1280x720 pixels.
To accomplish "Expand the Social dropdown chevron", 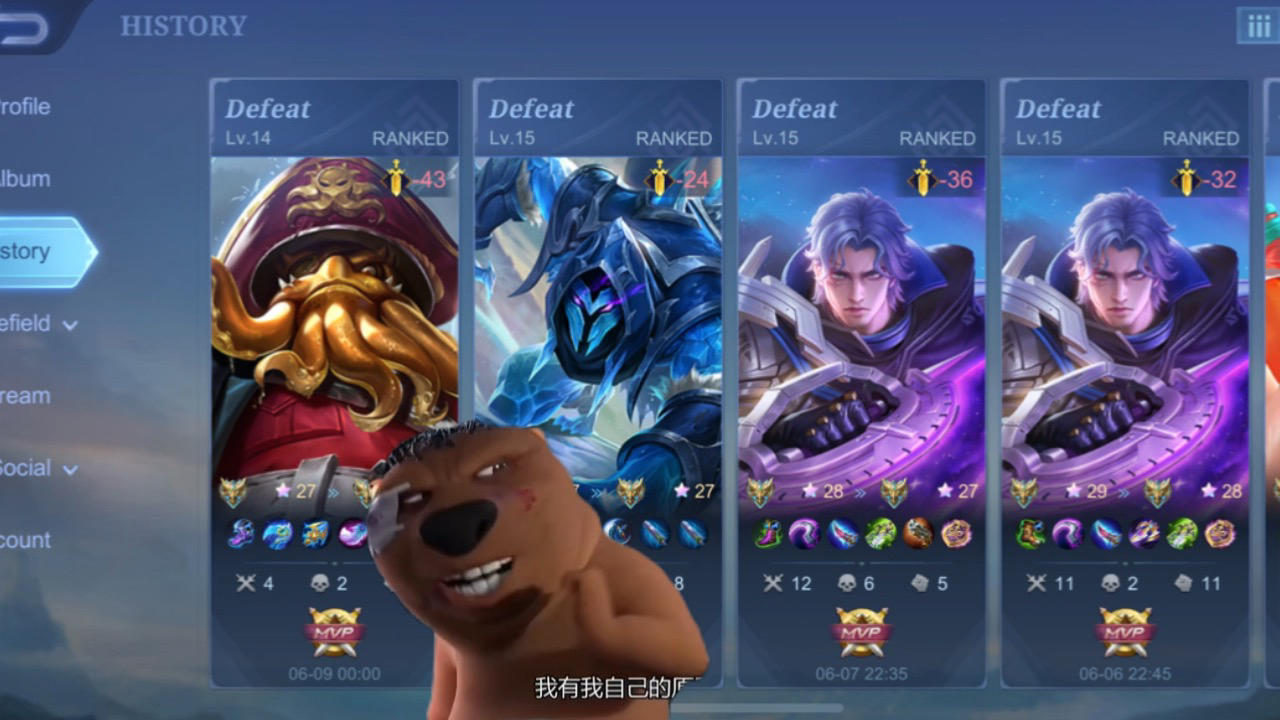I will click(x=70, y=469).
